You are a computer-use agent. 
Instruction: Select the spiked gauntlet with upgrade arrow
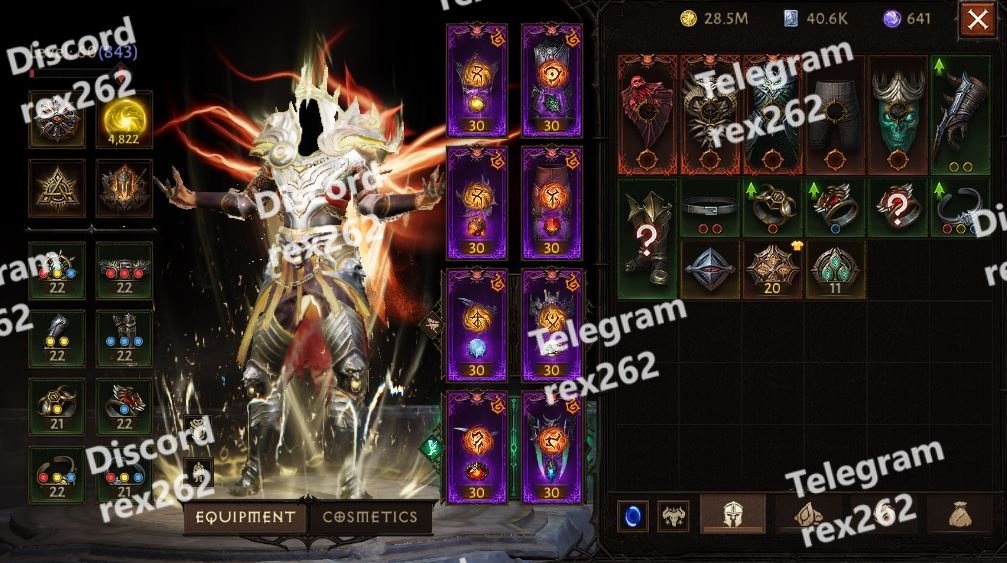[960, 114]
